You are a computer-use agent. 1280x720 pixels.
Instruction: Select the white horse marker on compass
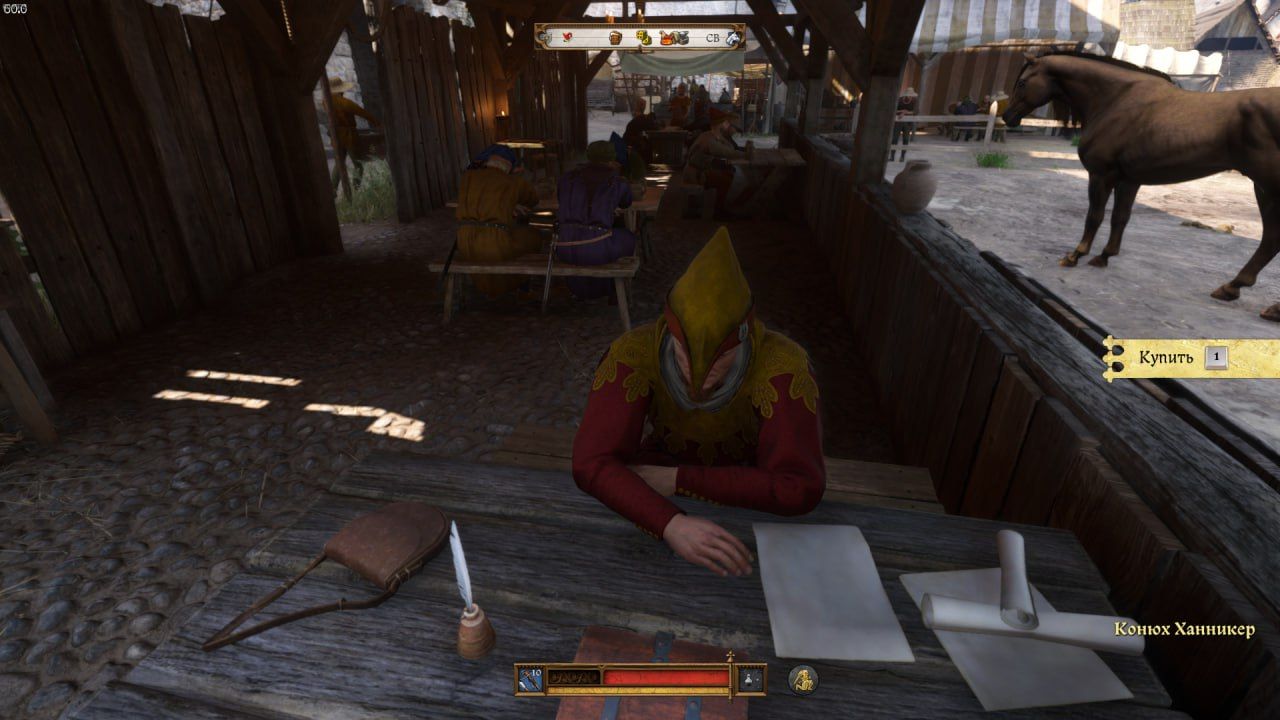pyautogui.click(x=733, y=38)
